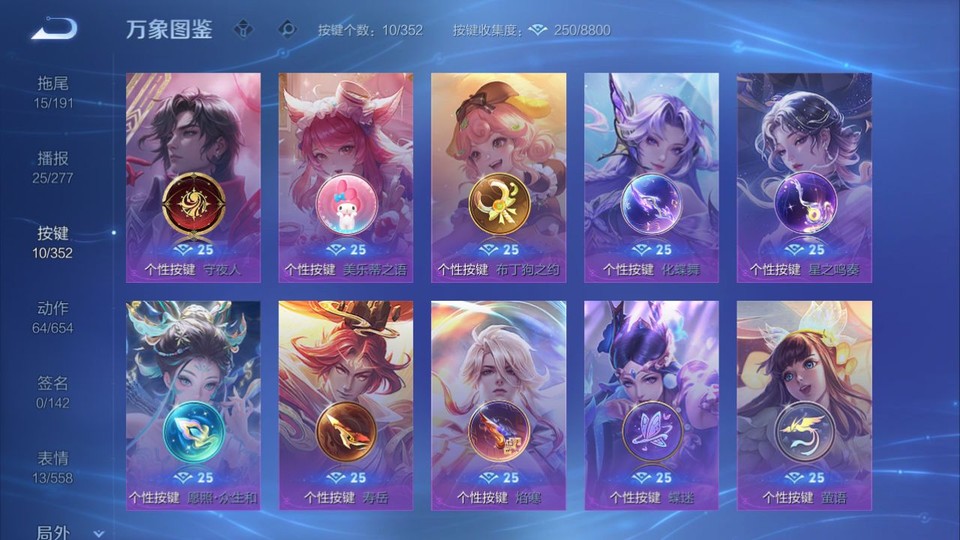960x540 pixels.
Task: Switch to the 拖尾 category
Action: [53, 92]
